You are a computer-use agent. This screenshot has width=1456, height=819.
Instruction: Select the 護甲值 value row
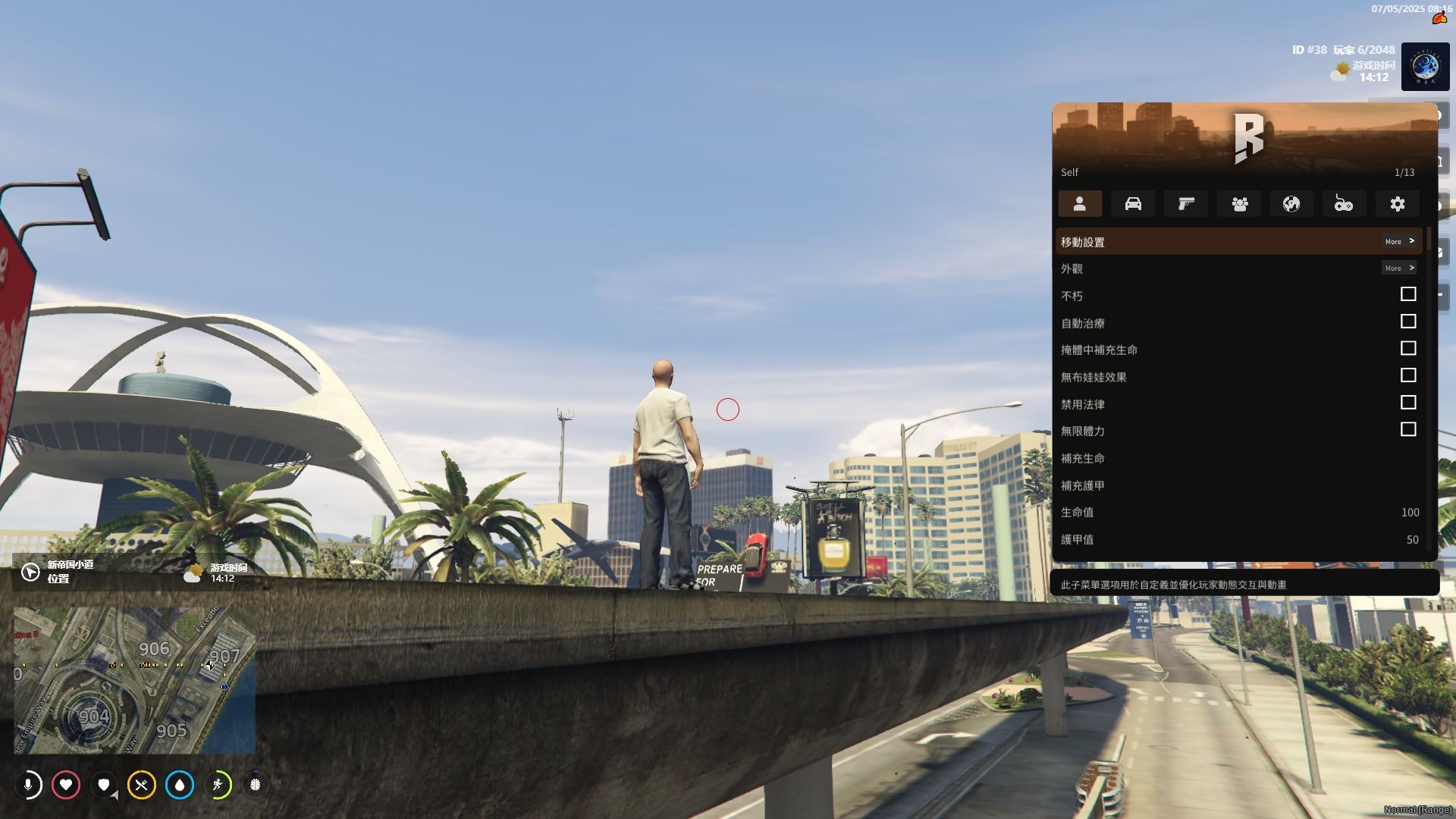pos(1238,540)
